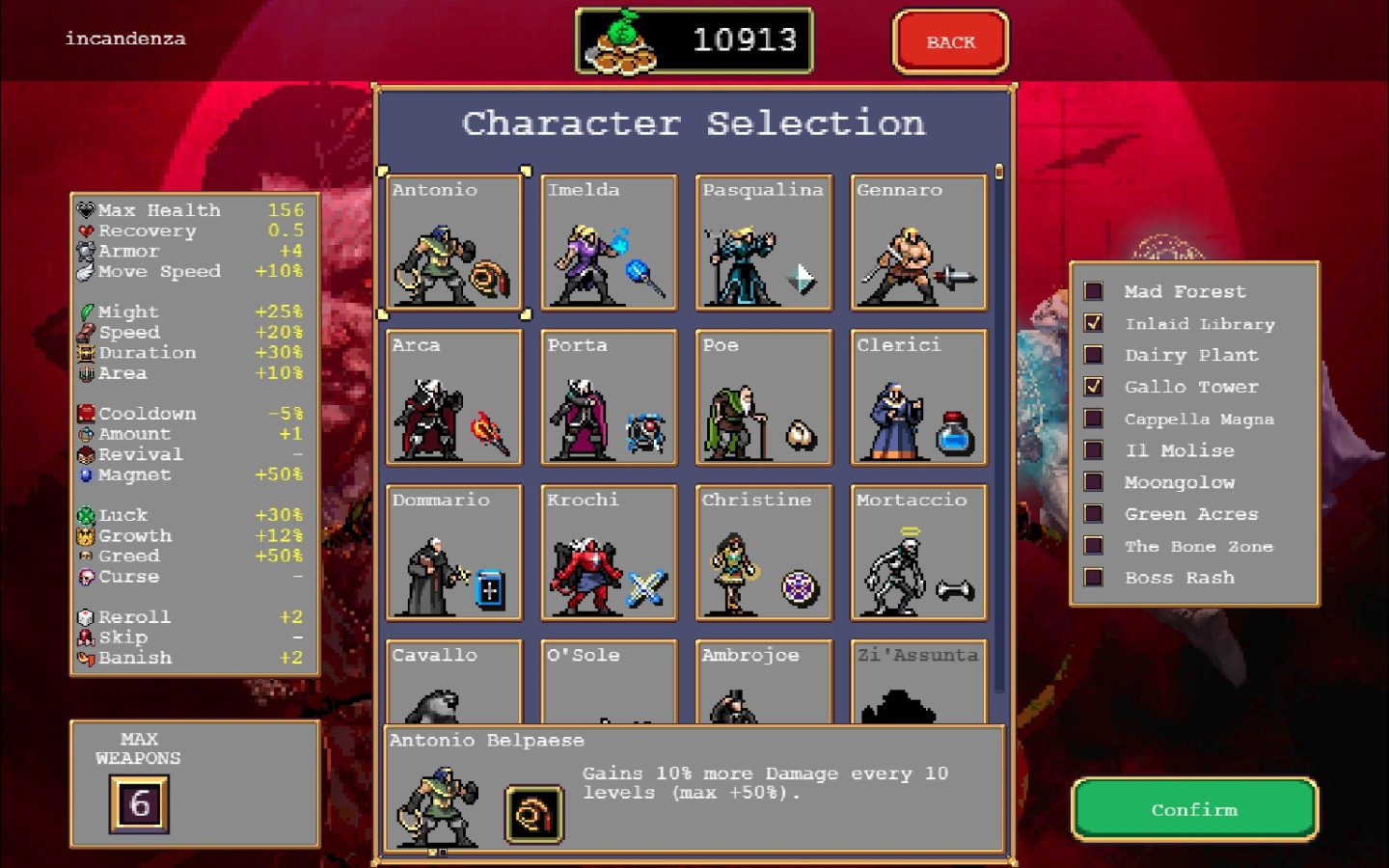The width and height of the screenshot is (1389, 868).
Task: Enable The Bone Zone stage
Action: (1095, 545)
